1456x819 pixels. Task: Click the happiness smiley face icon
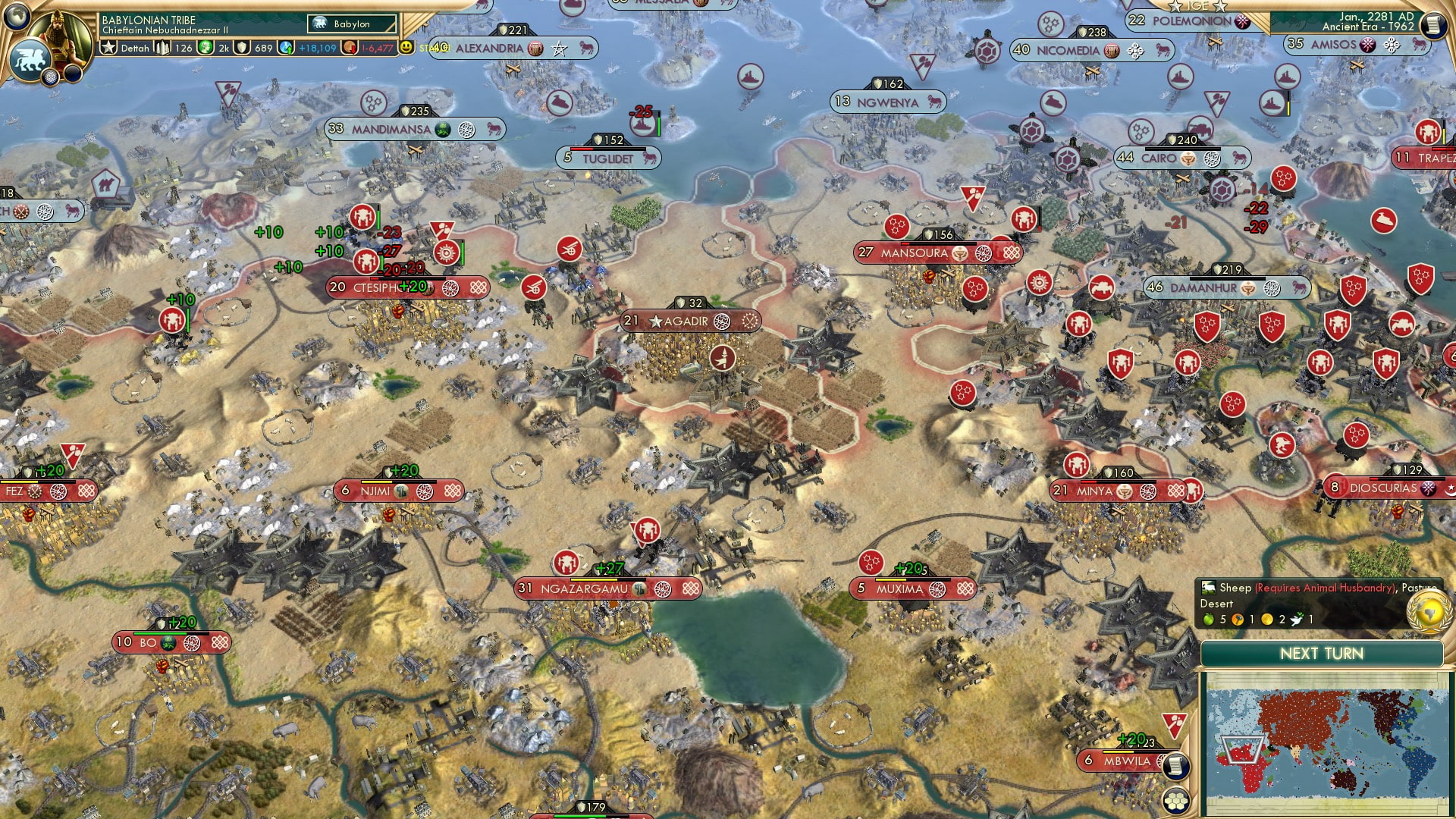[x=406, y=48]
